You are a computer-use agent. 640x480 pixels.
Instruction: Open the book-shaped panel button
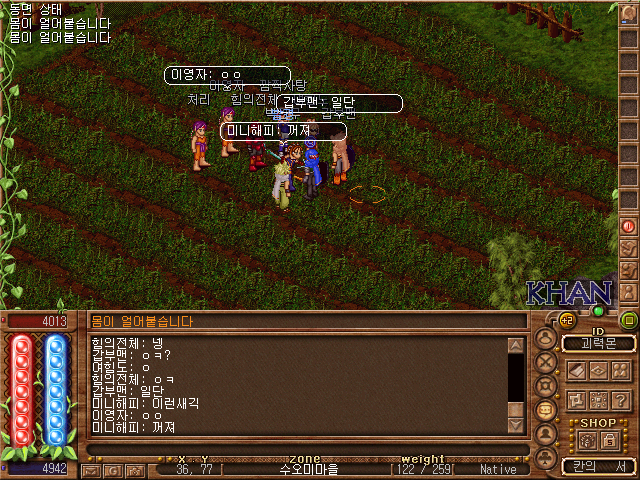pyautogui.click(x=578, y=370)
